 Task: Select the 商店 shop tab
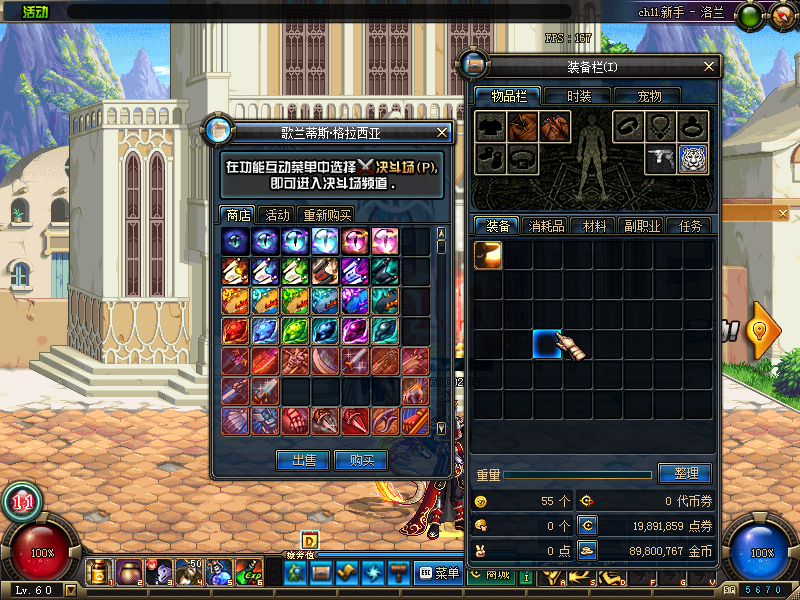pos(238,214)
